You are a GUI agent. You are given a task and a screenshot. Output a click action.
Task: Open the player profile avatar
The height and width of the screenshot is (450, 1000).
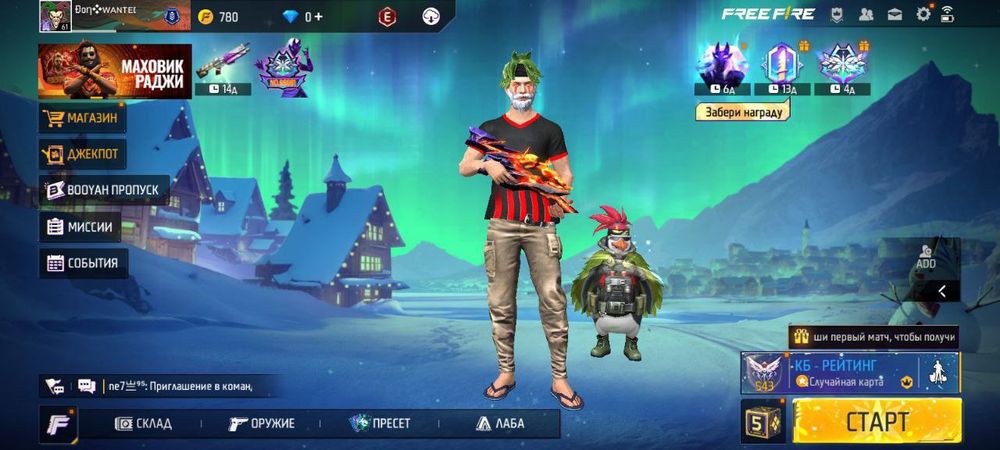tap(53, 16)
